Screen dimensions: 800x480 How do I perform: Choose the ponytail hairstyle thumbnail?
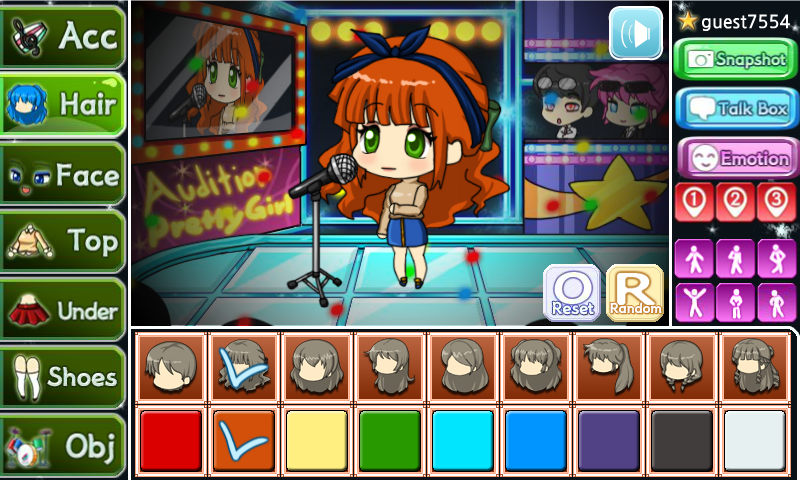point(608,366)
